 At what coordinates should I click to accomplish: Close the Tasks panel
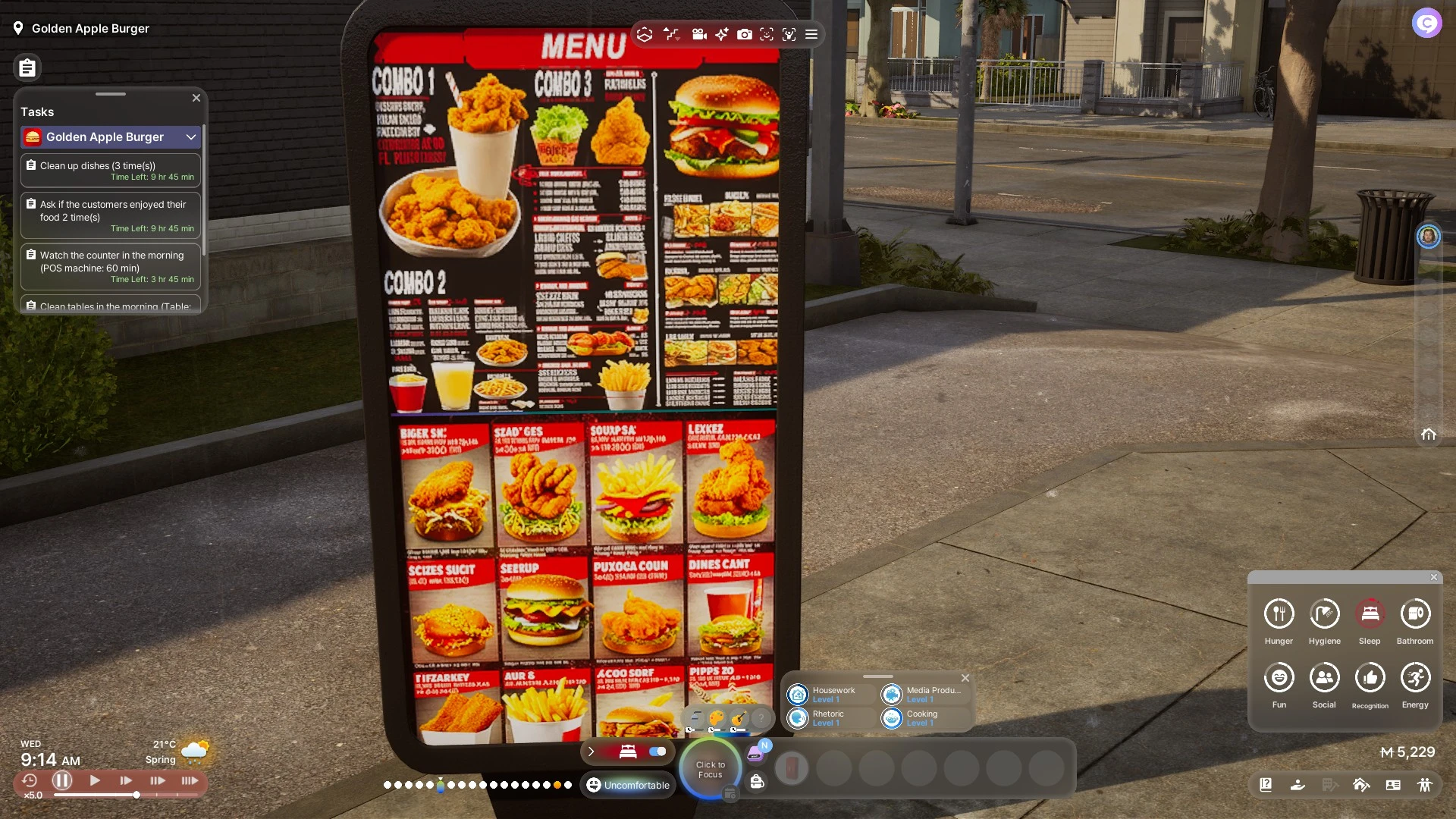(x=196, y=98)
